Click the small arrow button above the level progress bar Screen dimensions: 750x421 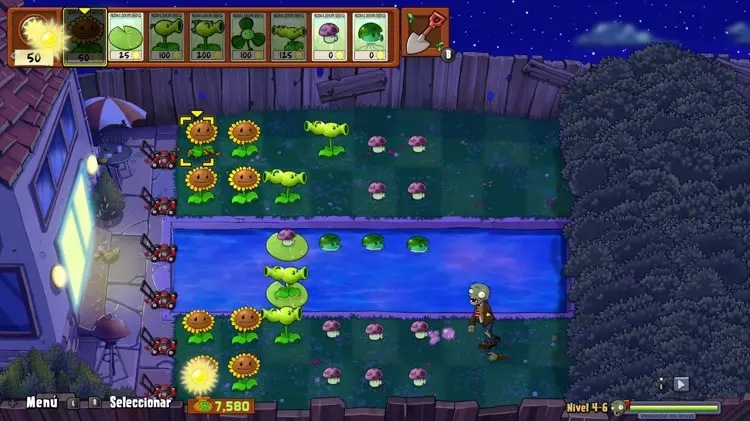[x=681, y=383]
